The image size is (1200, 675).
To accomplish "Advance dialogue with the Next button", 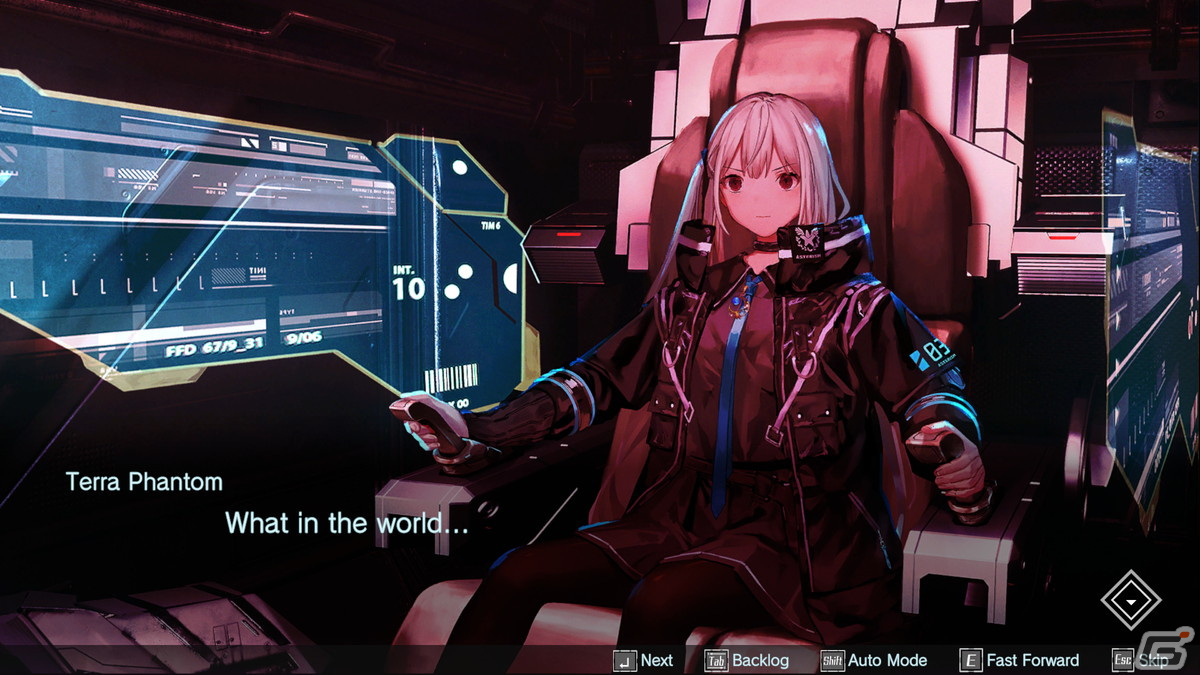I will coord(644,660).
